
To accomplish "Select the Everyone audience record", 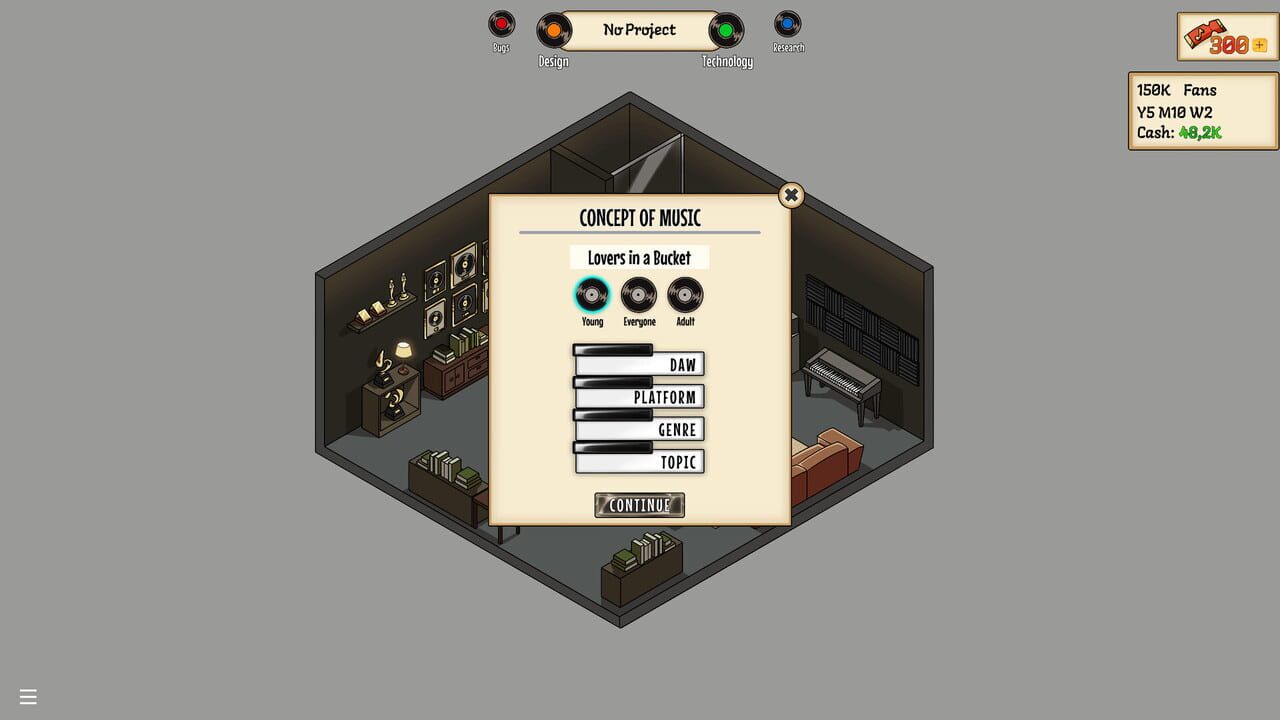I will (x=639, y=295).
